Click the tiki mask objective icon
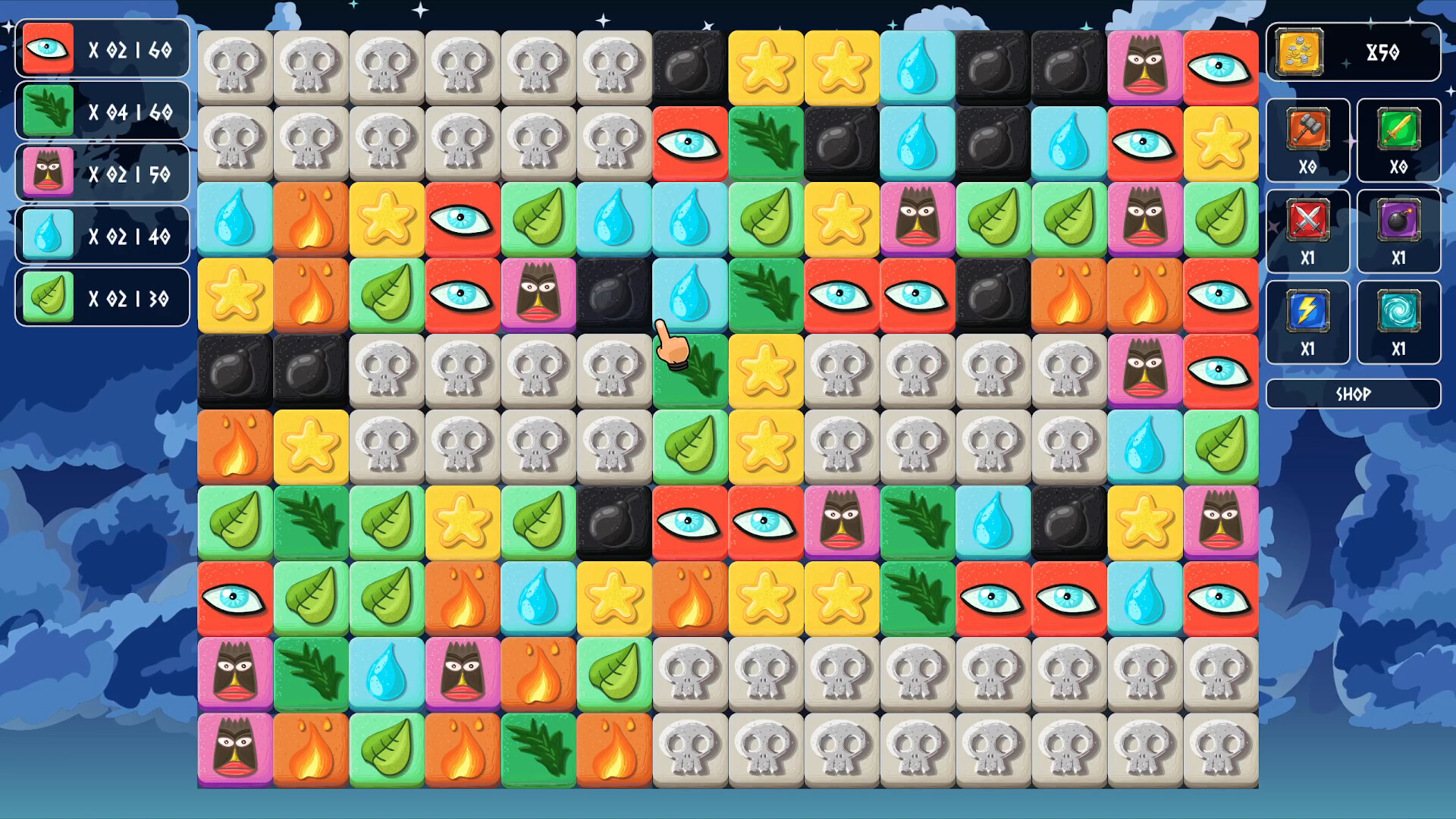1456x819 pixels. [47, 173]
